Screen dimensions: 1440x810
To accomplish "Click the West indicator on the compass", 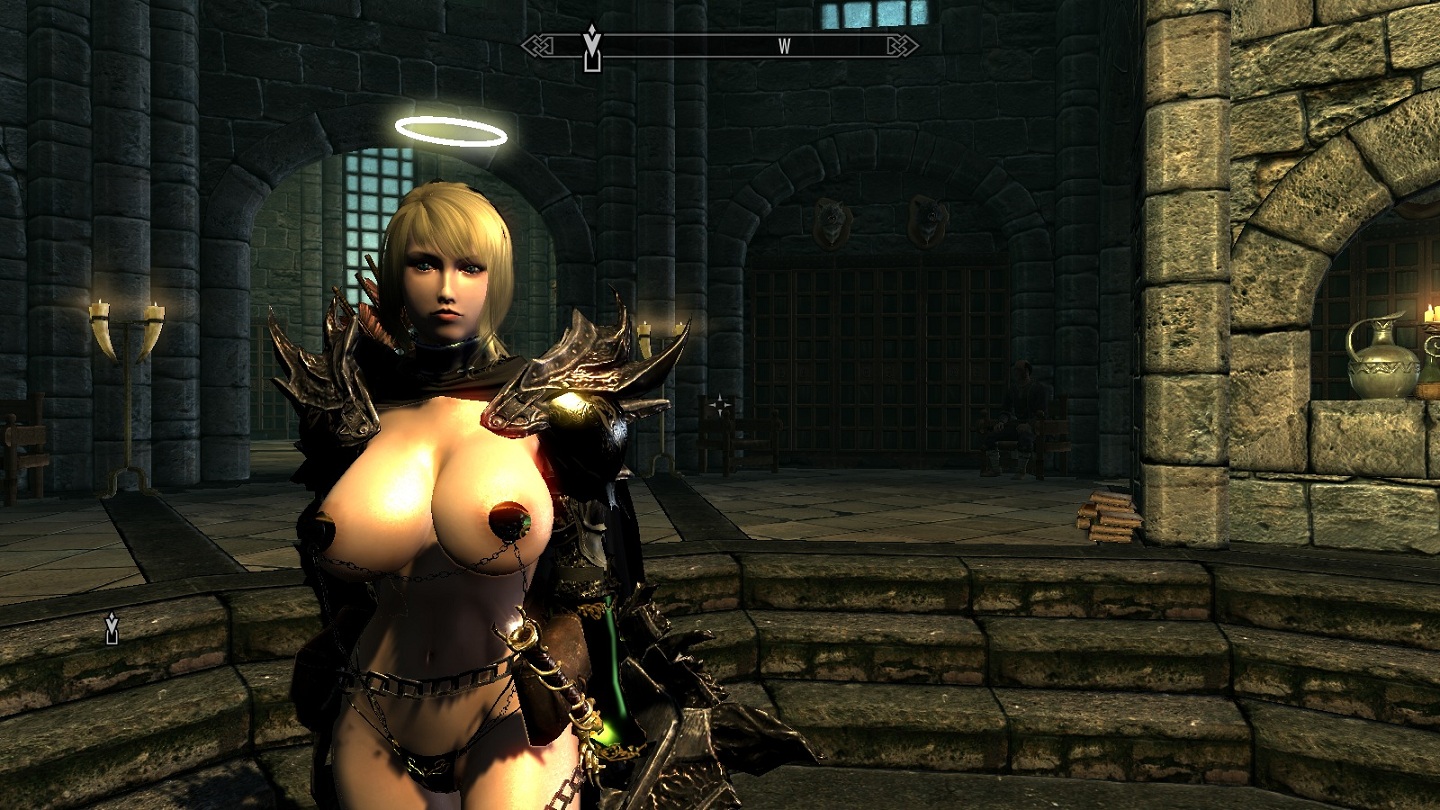I will [x=785, y=45].
